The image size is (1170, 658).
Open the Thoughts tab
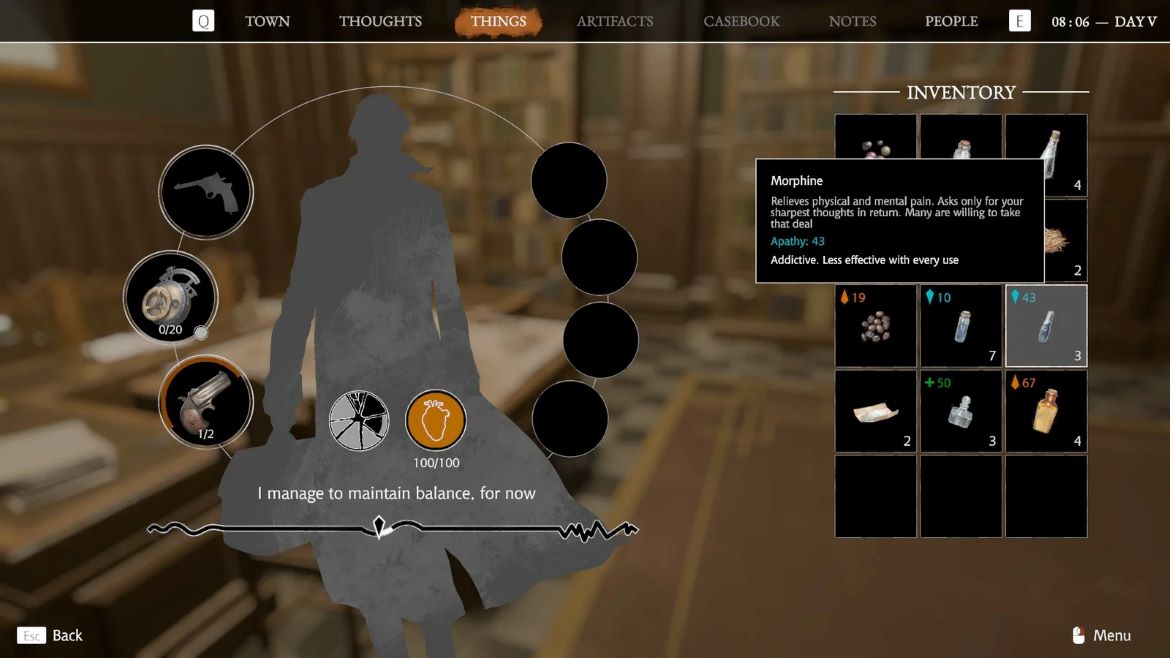pyautogui.click(x=380, y=21)
